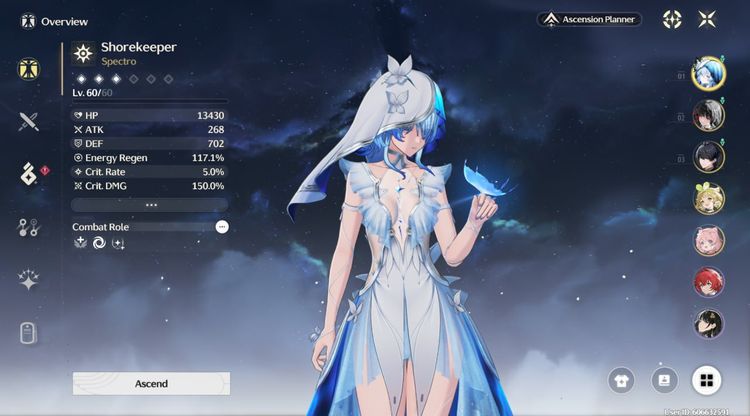Screen dimensions: 750x416
Task: Close the character overview screen
Action: point(707,19)
